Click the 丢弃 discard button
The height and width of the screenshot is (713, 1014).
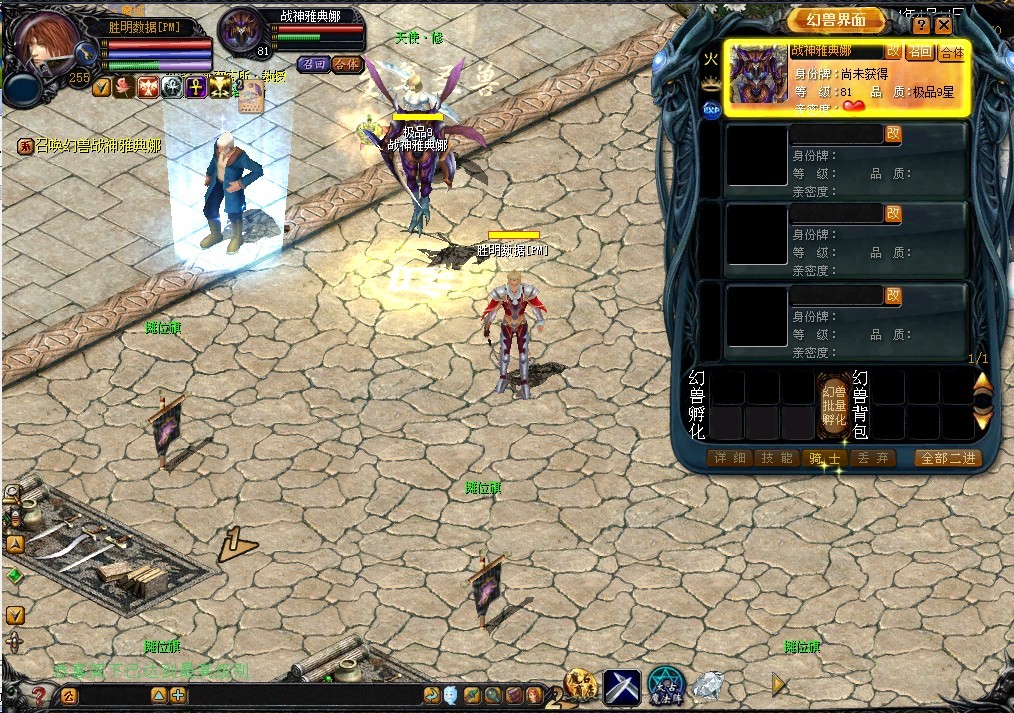[873, 458]
